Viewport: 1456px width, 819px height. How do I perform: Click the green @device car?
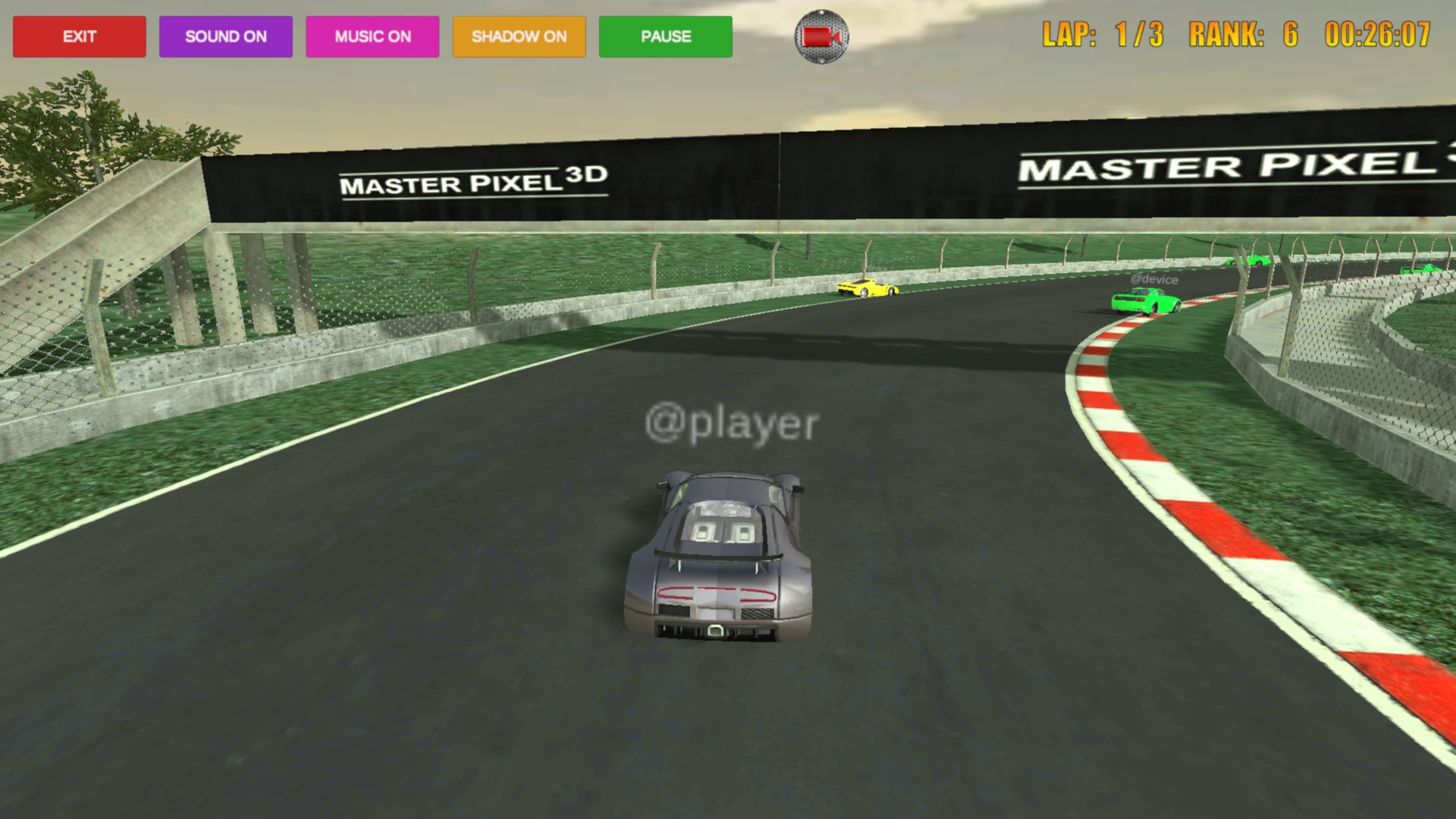click(1147, 303)
